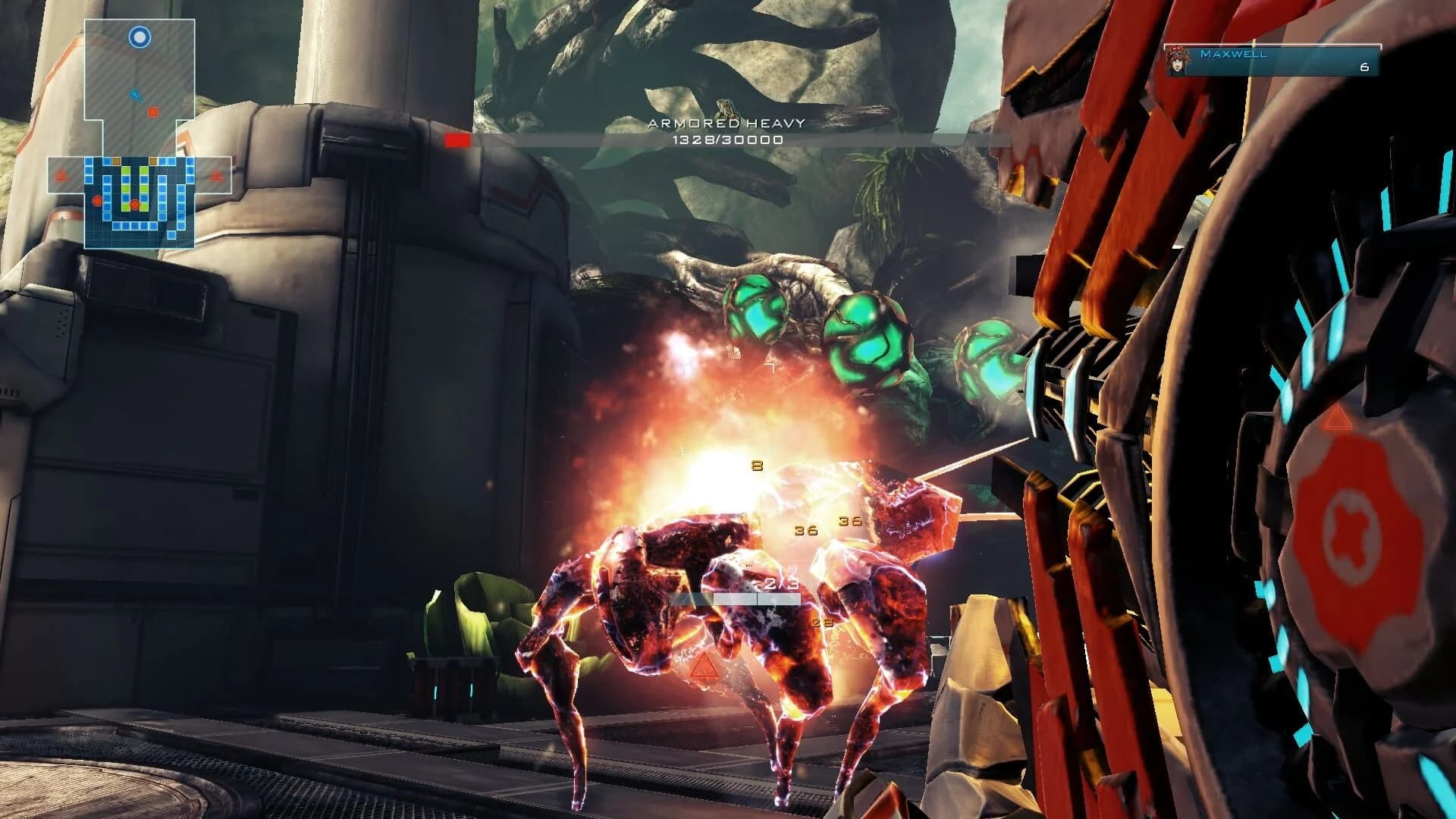Click the left orange spawn triangle on minimap
This screenshot has width=1456, height=819.
[60, 174]
